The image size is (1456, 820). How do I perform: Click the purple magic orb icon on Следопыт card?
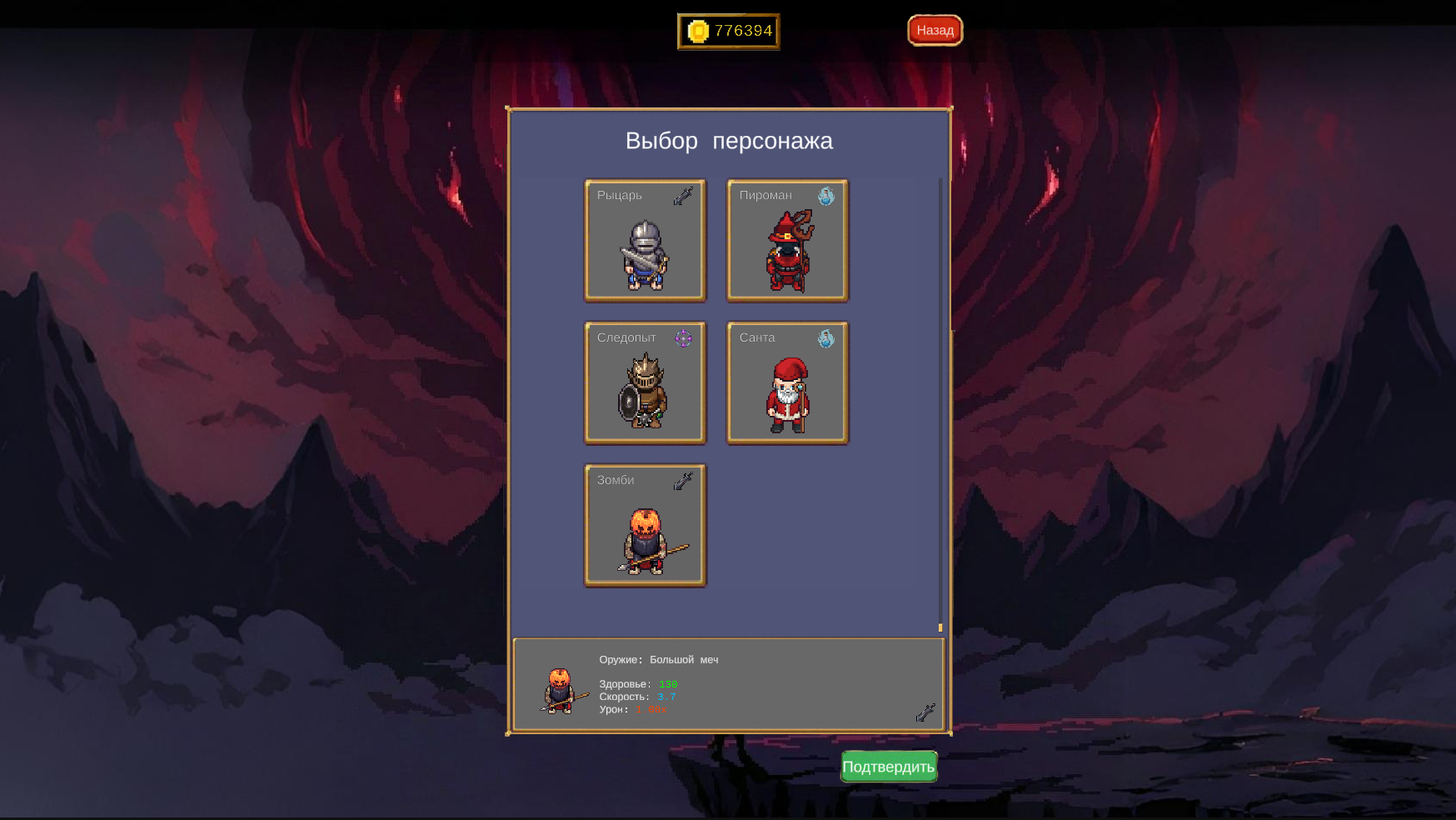(685, 339)
